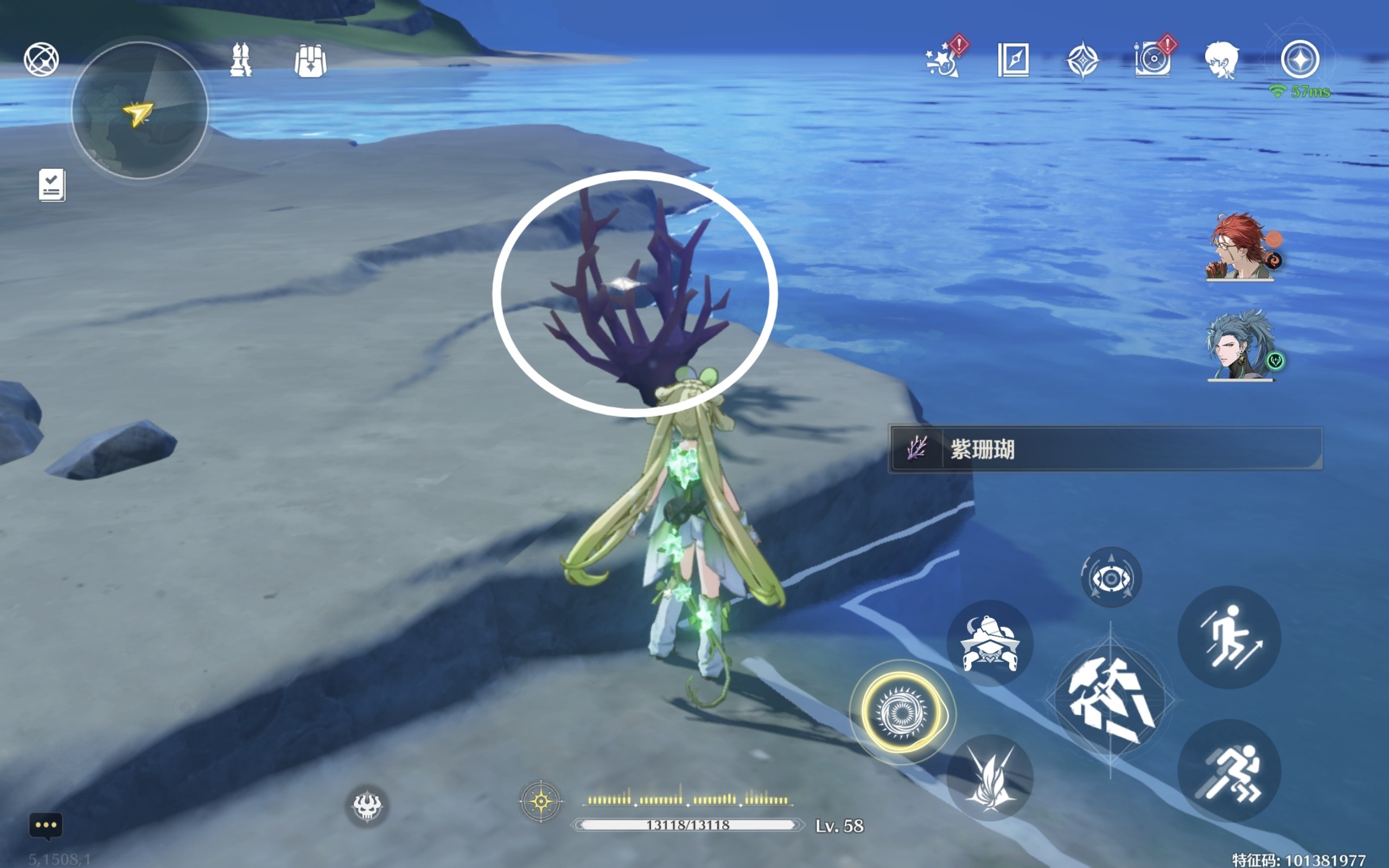Activate the eye-shaped lock-on button

pos(1111,578)
